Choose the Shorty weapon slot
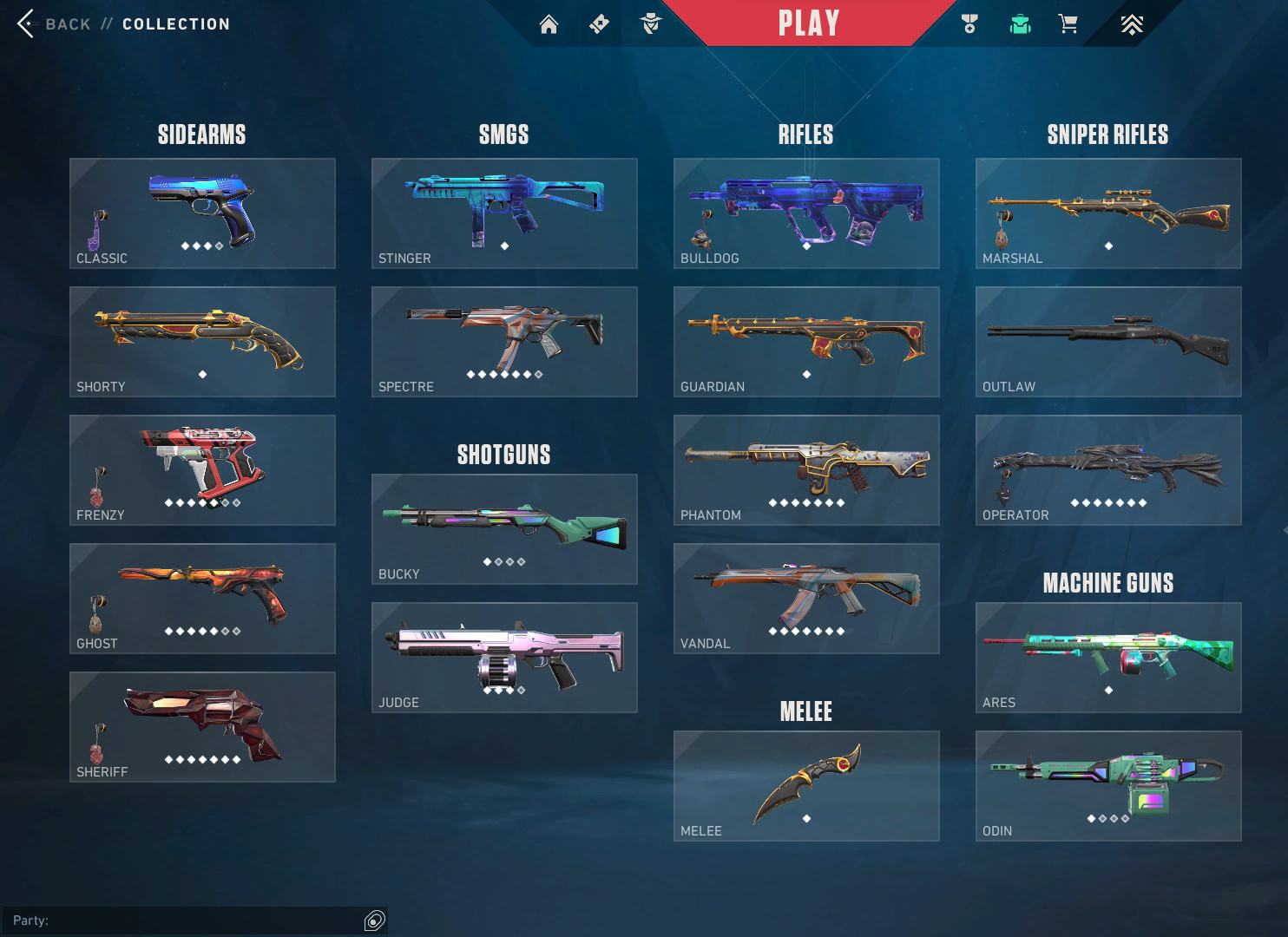The width and height of the screenshot is (1288, 937). coord(202,342)
